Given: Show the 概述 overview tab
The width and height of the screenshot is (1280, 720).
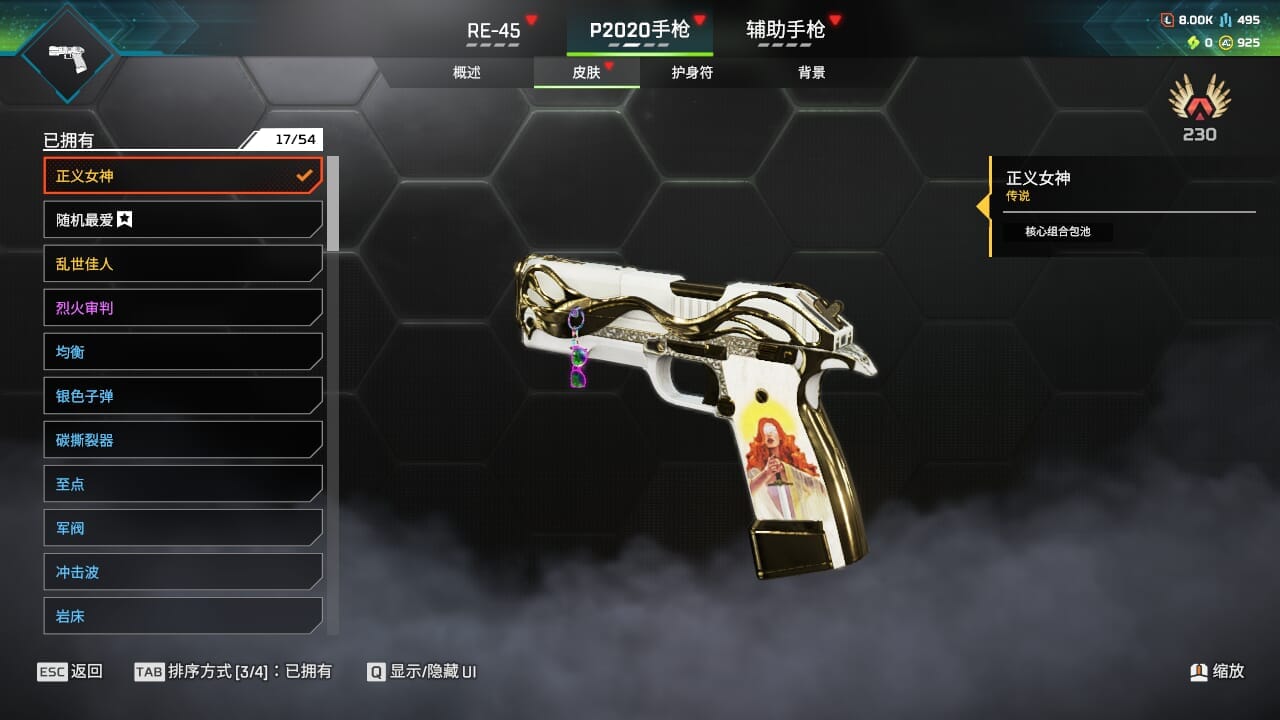Looking at the screenshot, I should tap(467, 73).
